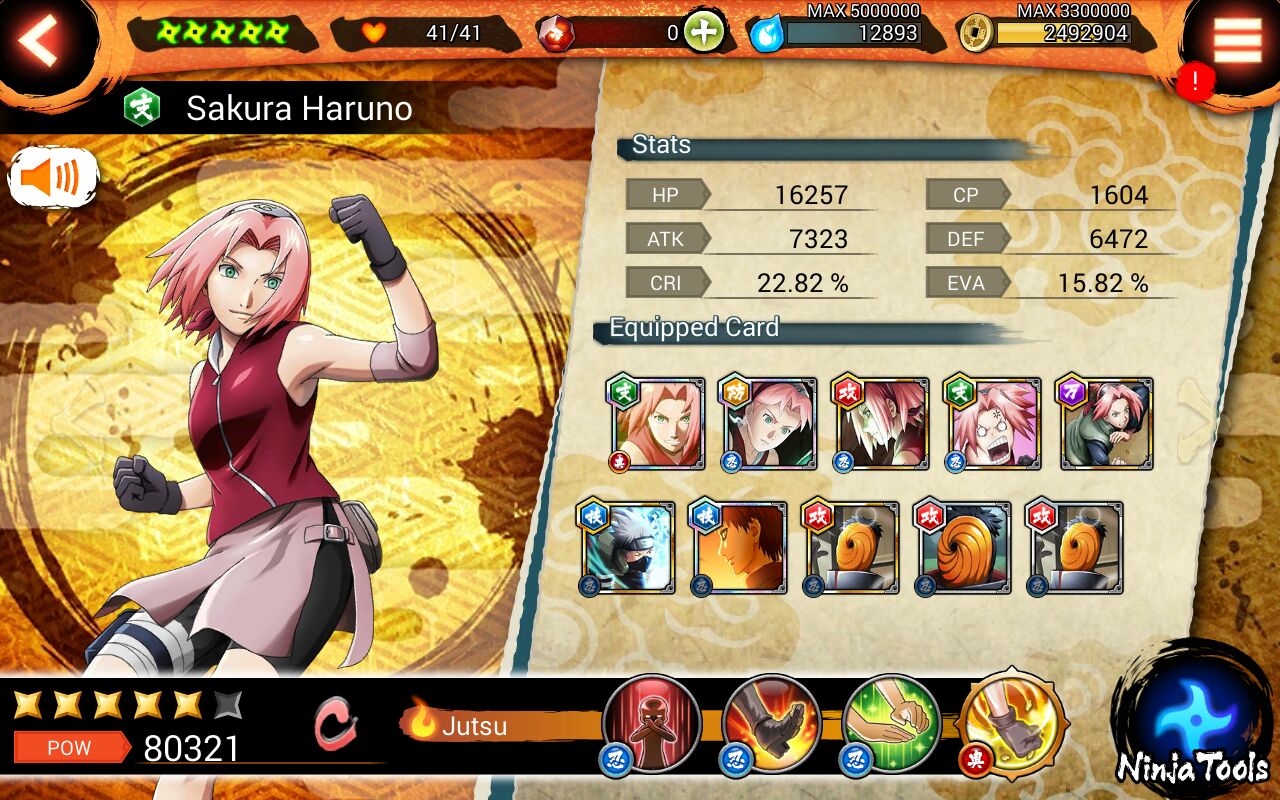Select the face-forward Tobi mask card

click(964, 548)
